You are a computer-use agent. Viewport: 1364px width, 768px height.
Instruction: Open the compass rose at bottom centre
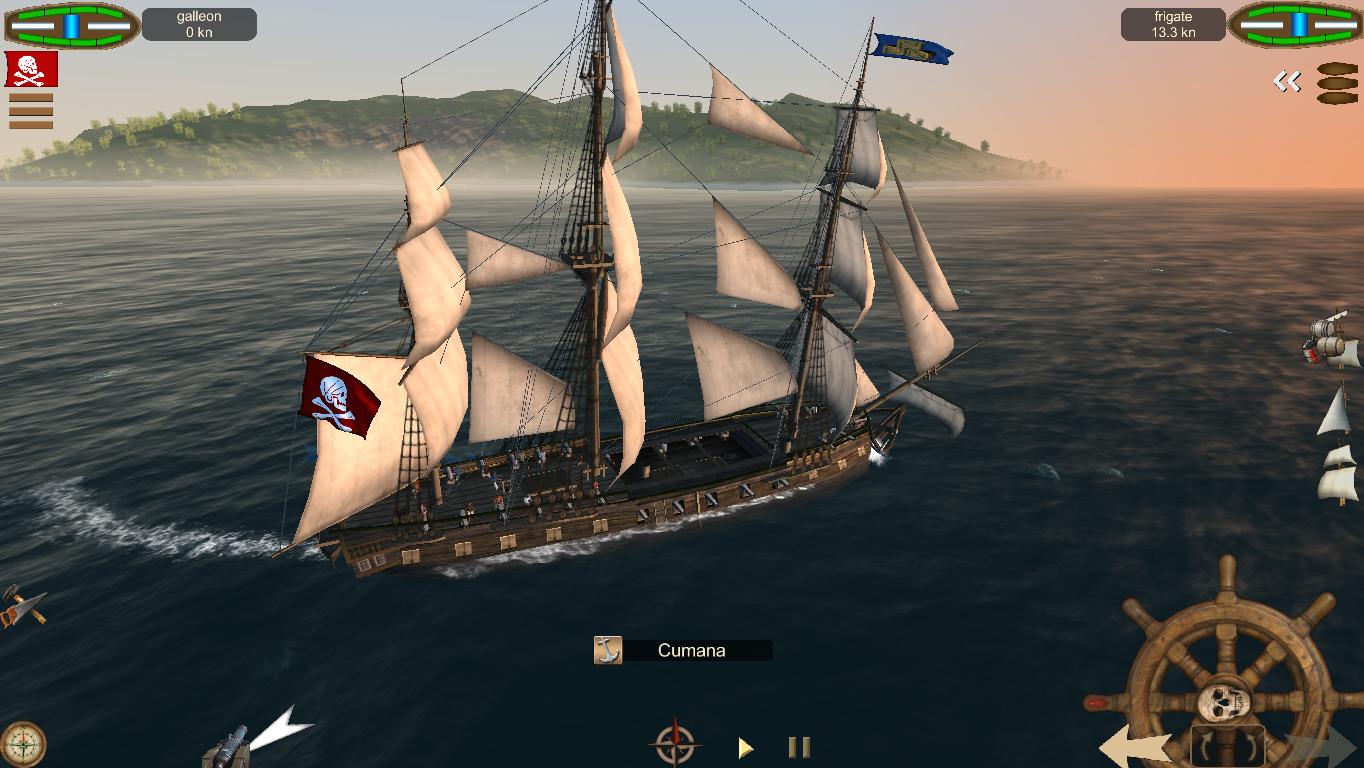(674, 745)
